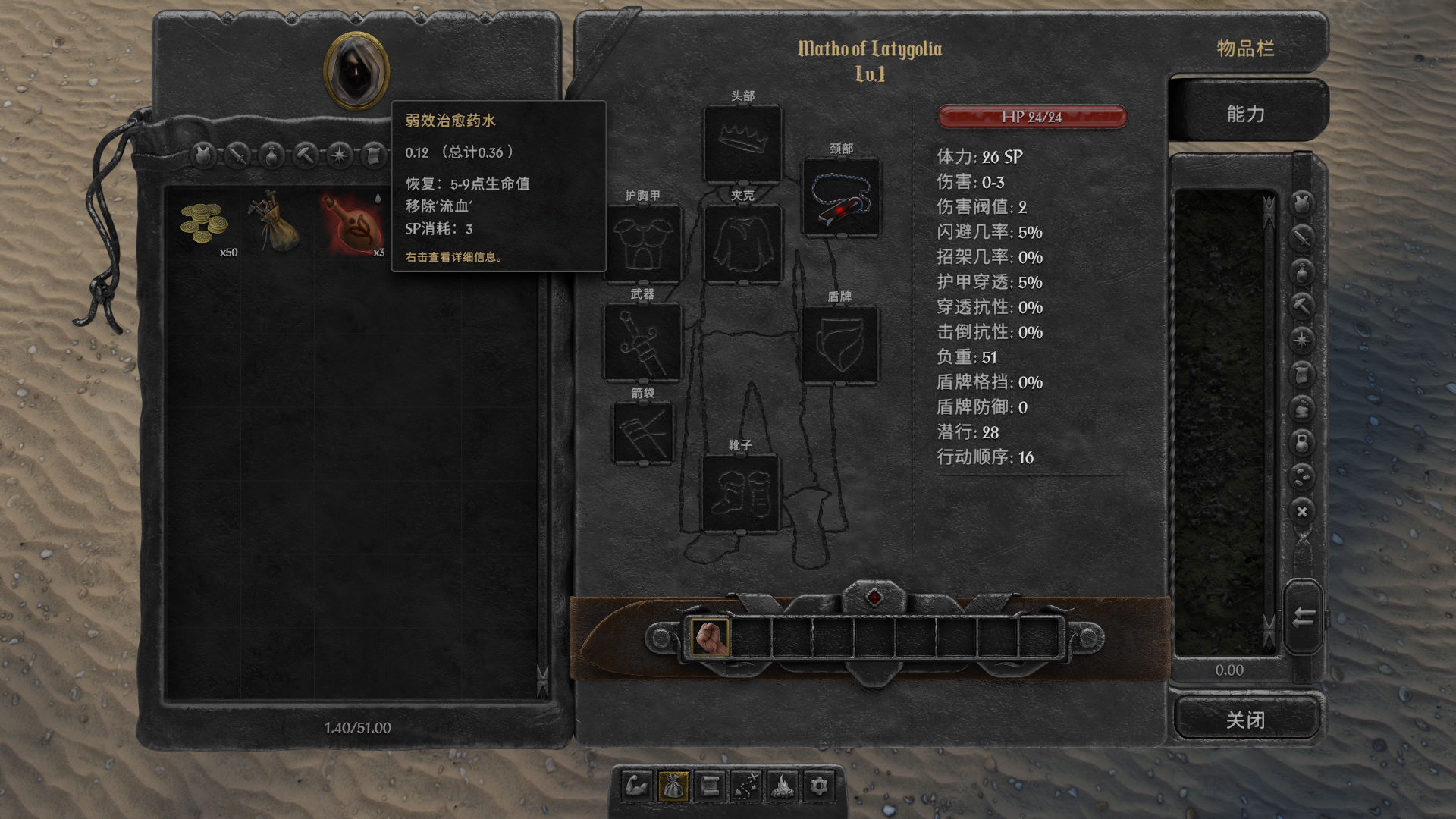Open the quest journal scroll icon
This screenshot has width=1456, height=819.
click(710, 786)
